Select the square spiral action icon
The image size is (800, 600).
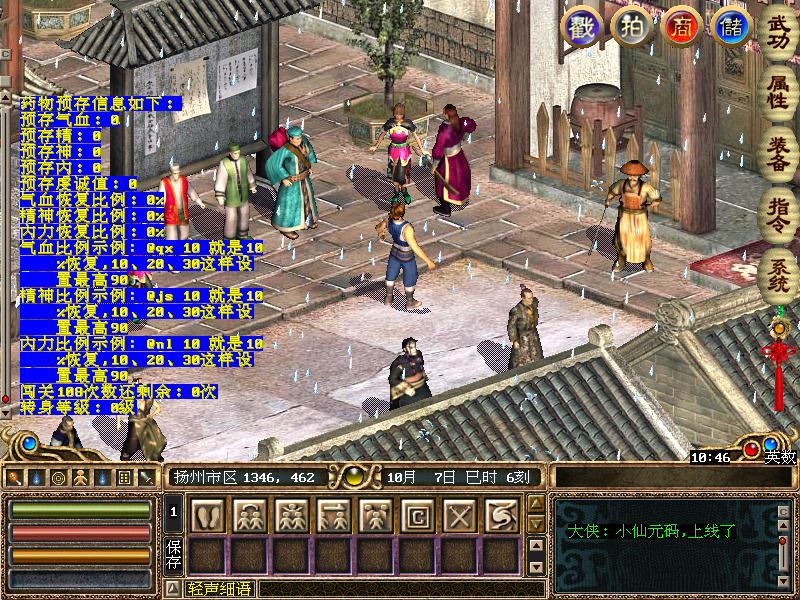coord(417,515)
